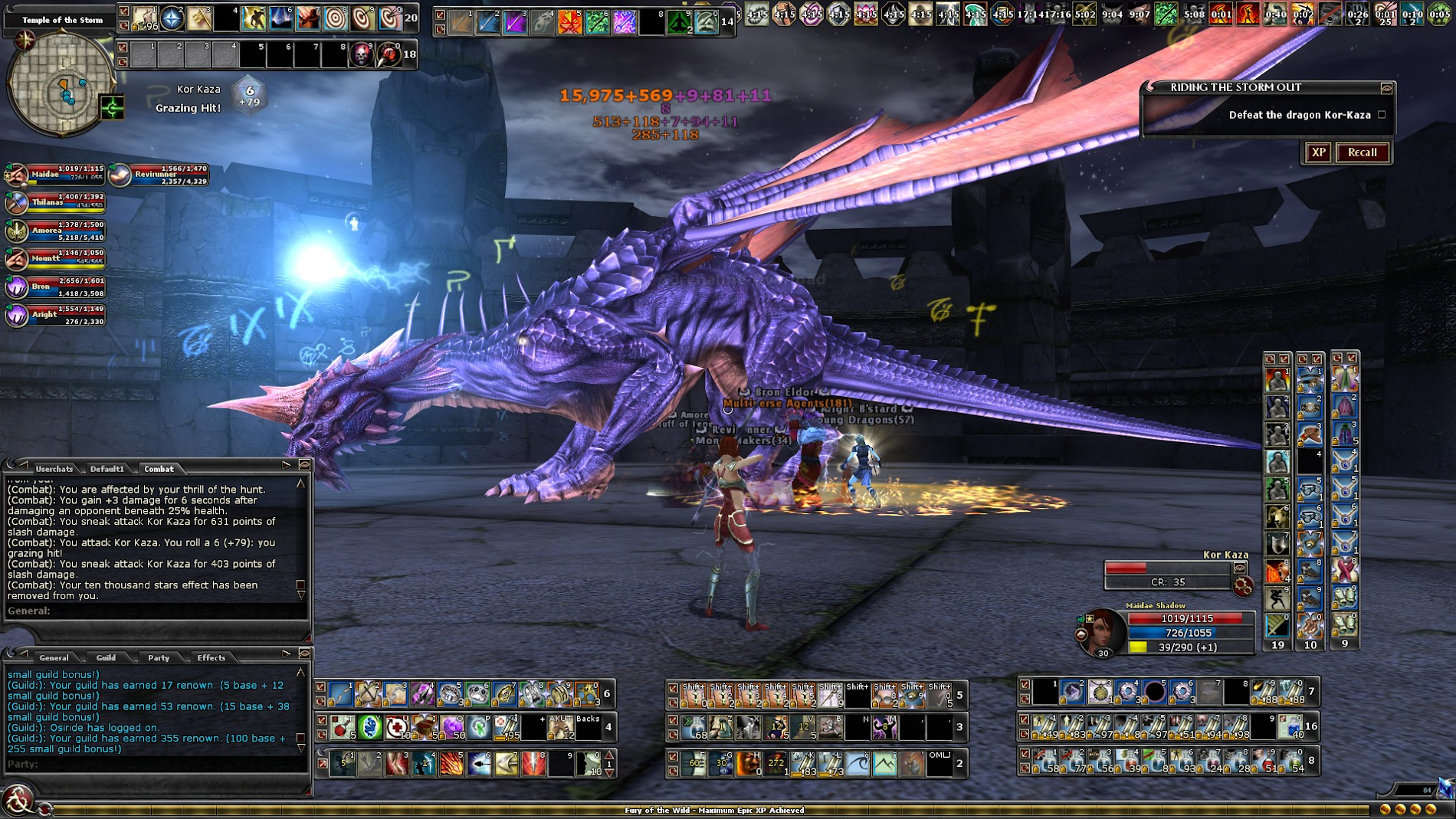The image size is (1456, 819).
Task: Click the Recall button
Action: pos(1362,152)
